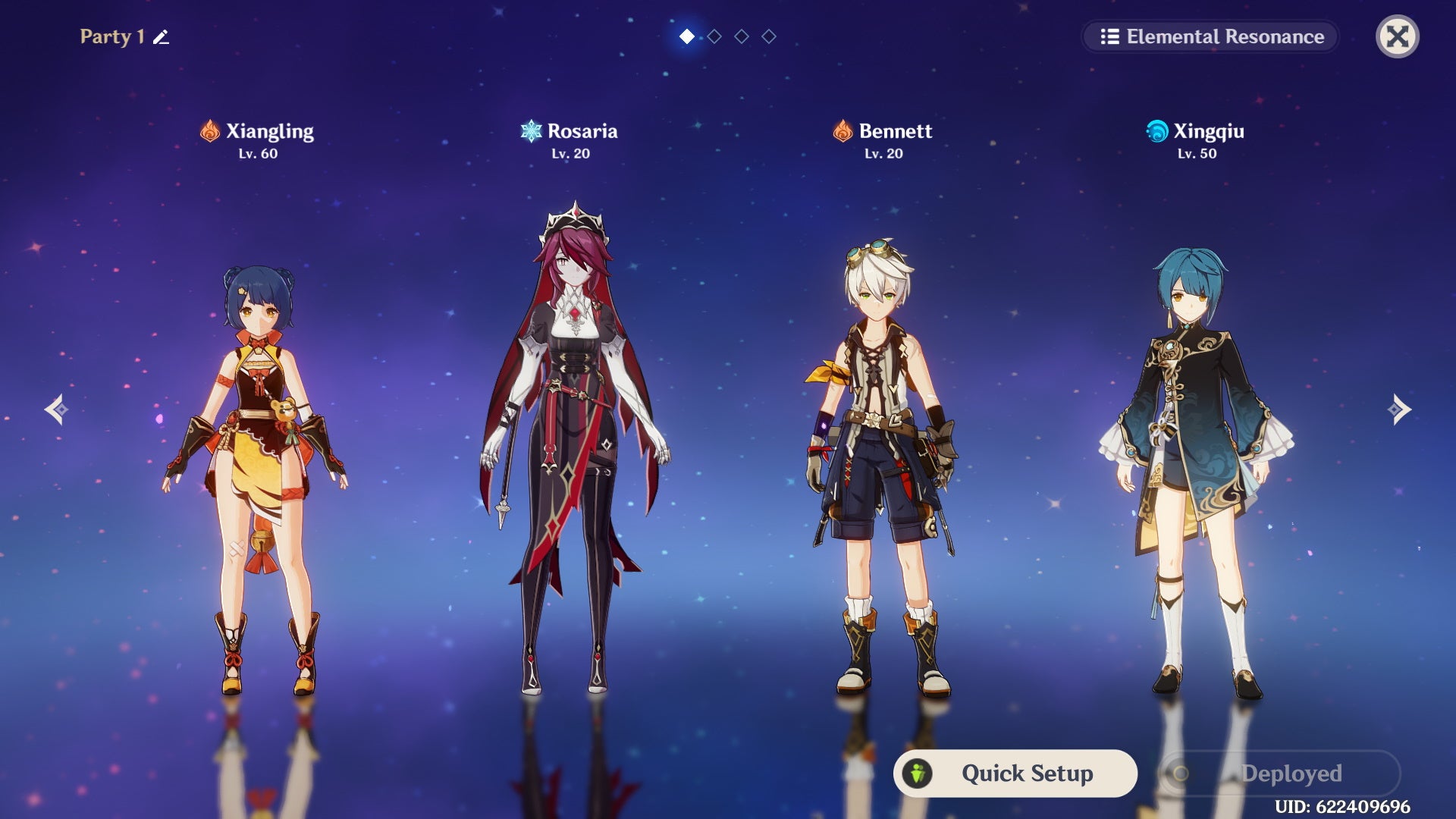This screenshot has height=819, width=1456.
Task: Click the Pyro element icon beside Bennett
Action: (842, 130)
